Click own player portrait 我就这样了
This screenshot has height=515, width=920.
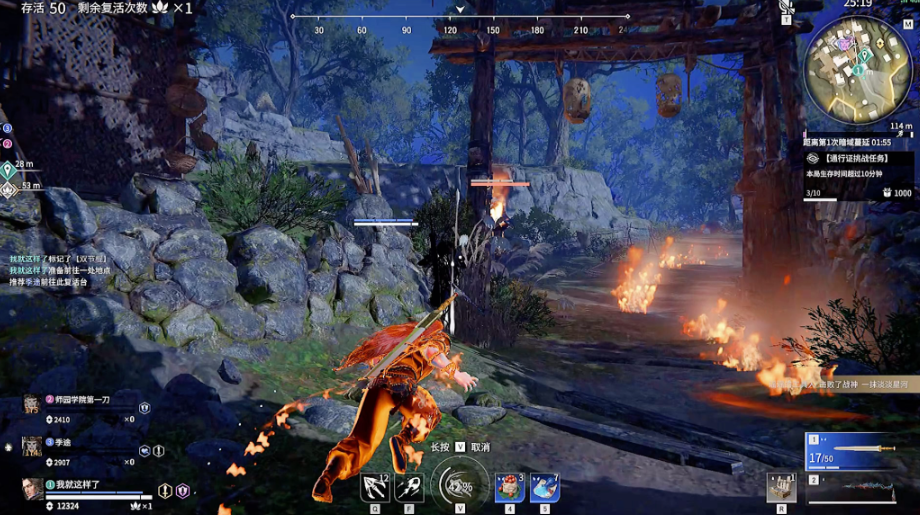pyautogui.click(x=33, y=488)
